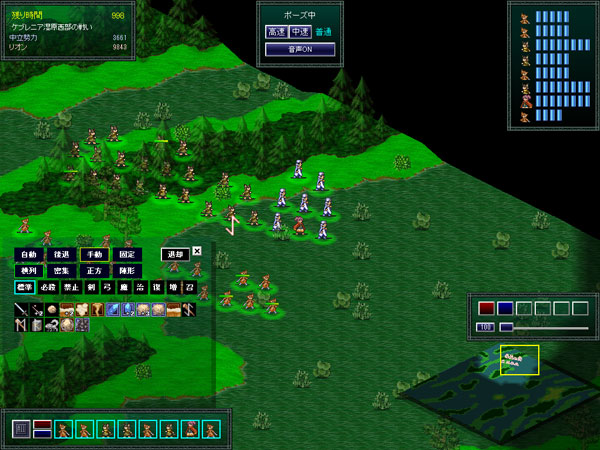Image resolution: width=600 pixels, height=450 pixels.
Task: Choose the 後退 (fall back) command
Action: 61,255
